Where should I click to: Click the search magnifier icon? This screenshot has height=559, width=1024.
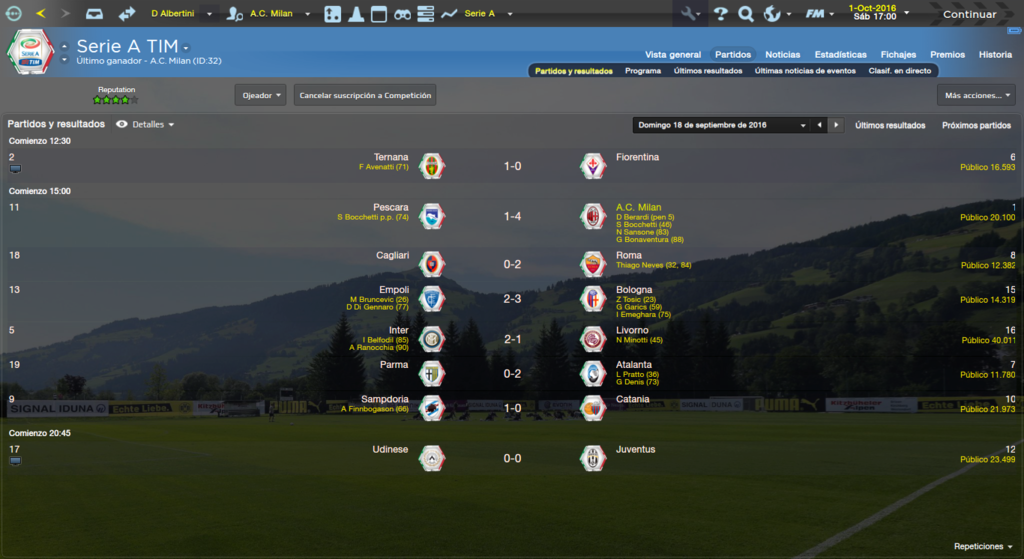(745, 14)
